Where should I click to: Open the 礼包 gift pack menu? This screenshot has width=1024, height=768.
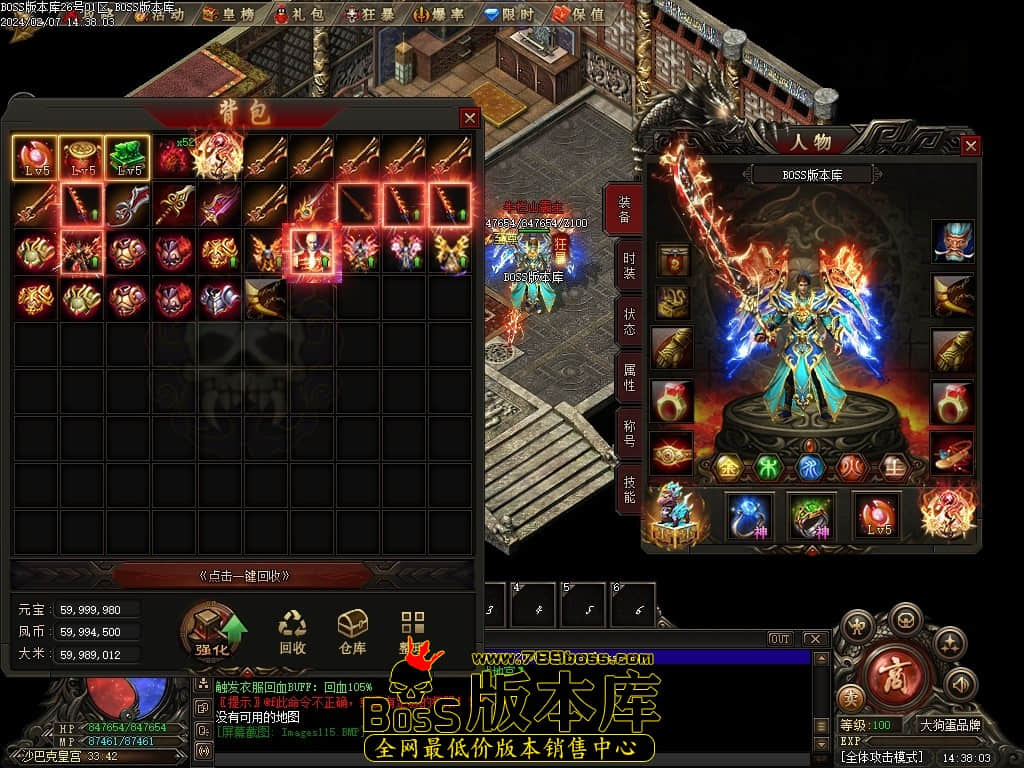pos(301,15)
